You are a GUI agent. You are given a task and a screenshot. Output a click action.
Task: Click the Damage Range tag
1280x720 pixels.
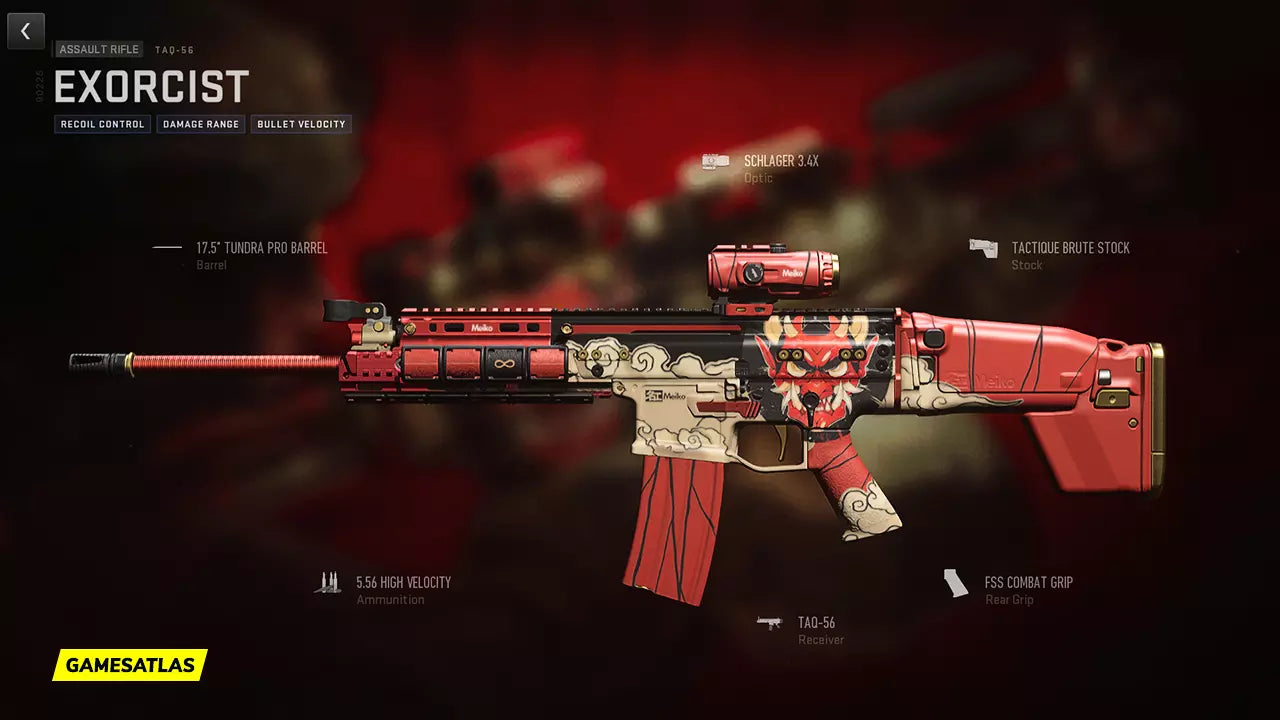tap(201, 124)
